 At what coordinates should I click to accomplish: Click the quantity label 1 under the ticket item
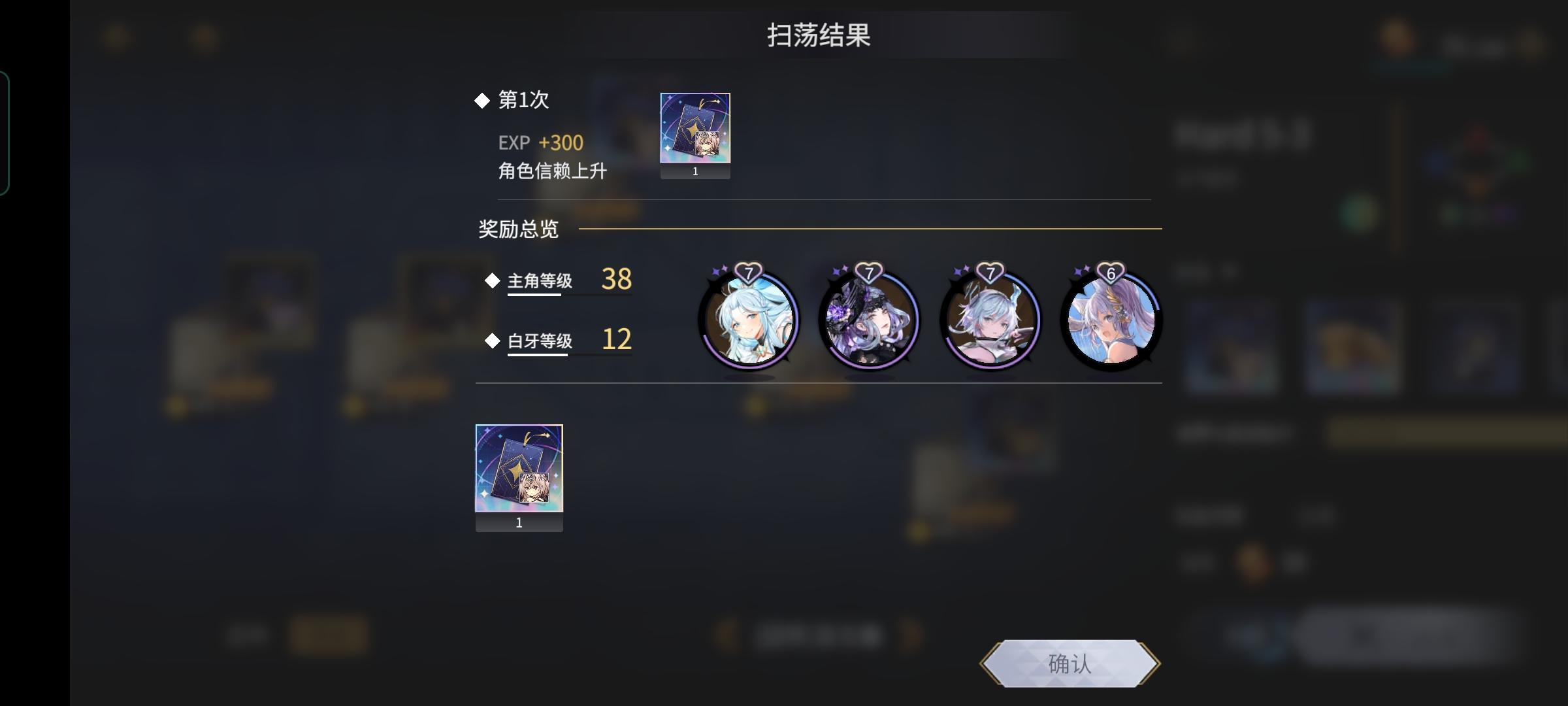coord(695,171)
